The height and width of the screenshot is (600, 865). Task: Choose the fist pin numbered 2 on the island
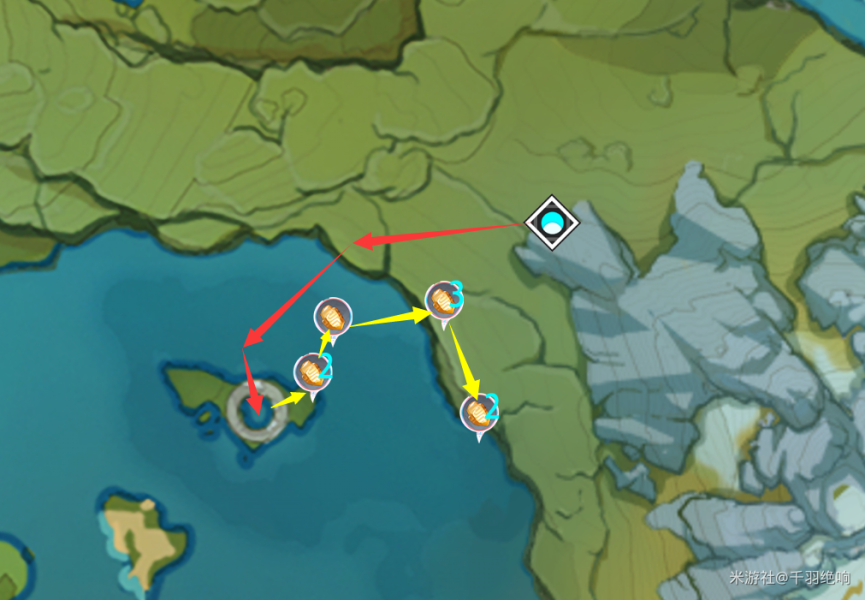pyautogui.click(x=312, y=372)
